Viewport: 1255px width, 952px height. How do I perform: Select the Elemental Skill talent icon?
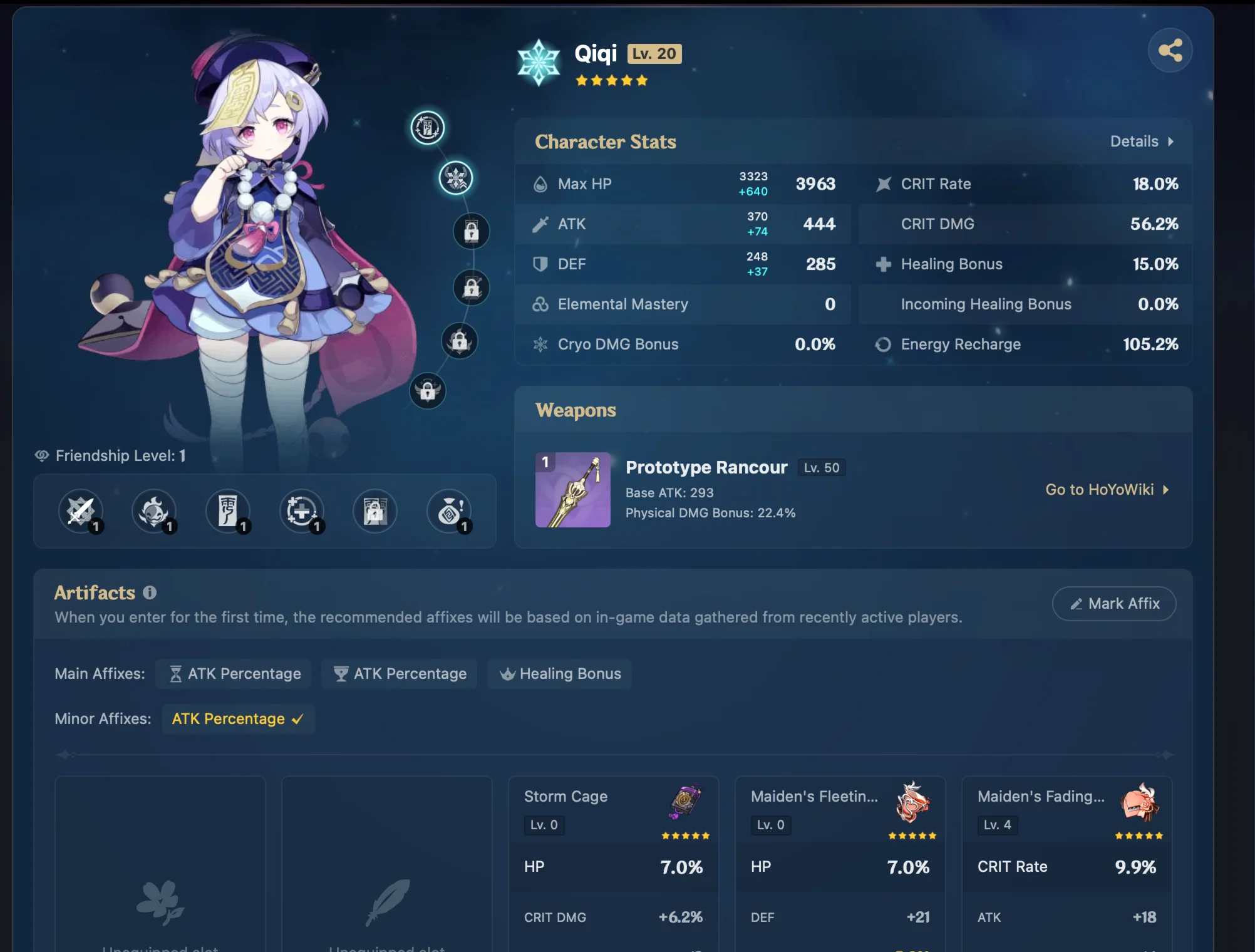[x=155, y=511]
